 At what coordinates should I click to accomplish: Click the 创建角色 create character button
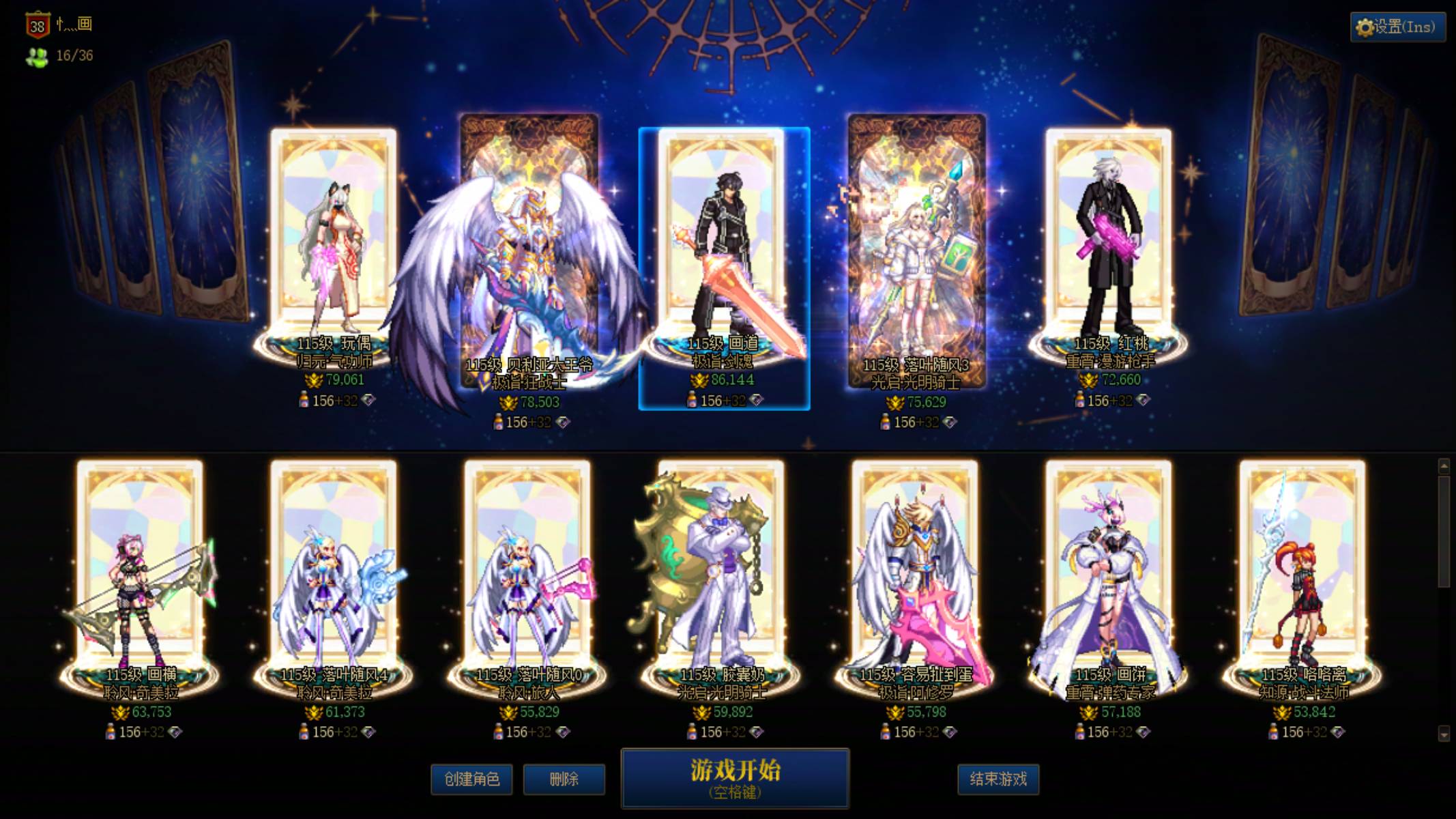(x=472, y=779)
